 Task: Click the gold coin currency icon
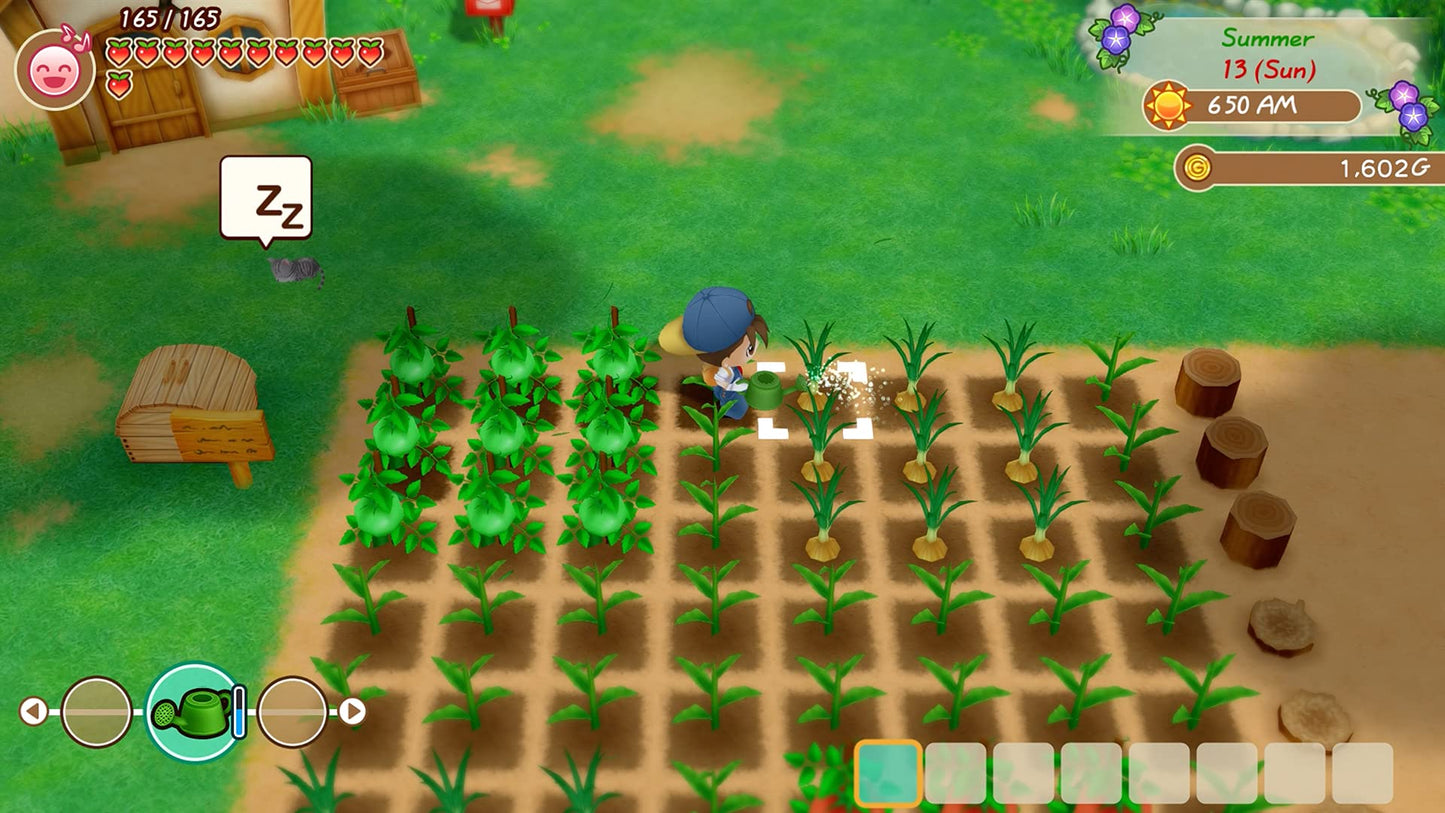pyautogui.click(x=1199, y=168)
